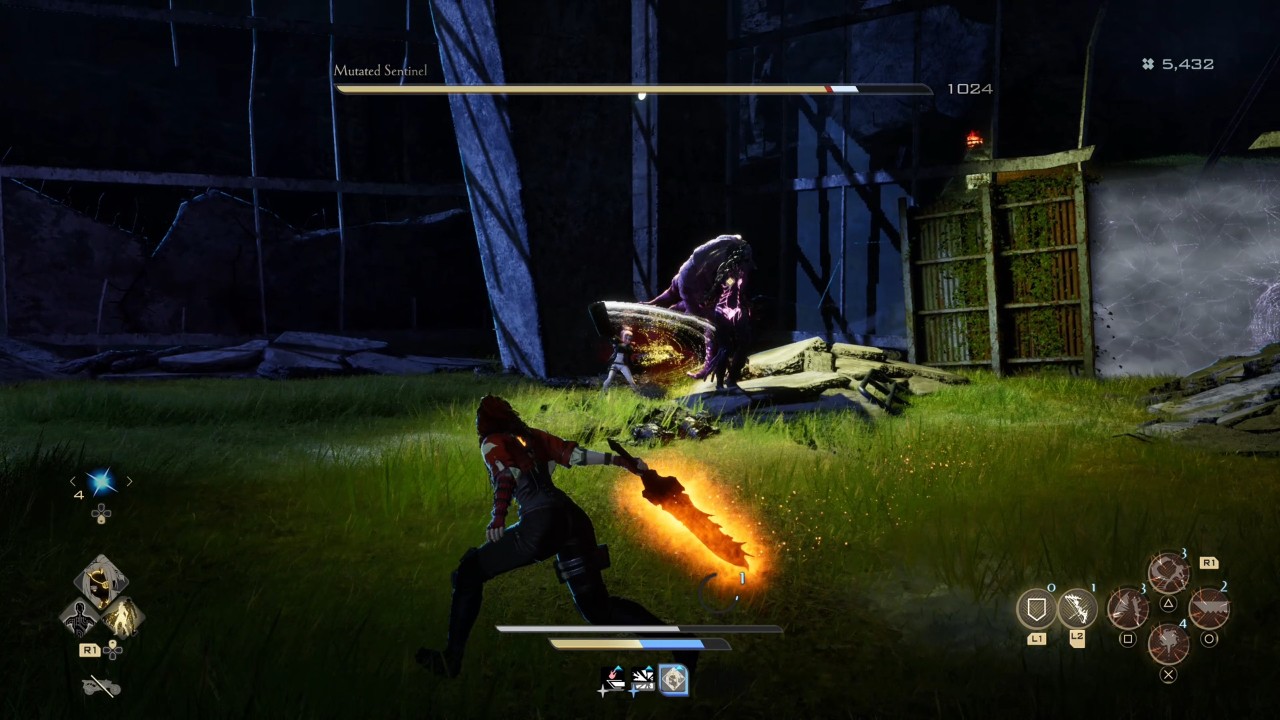Open the character portrait in the party diamond
The image size is (1280, 720).
[100, 580]
